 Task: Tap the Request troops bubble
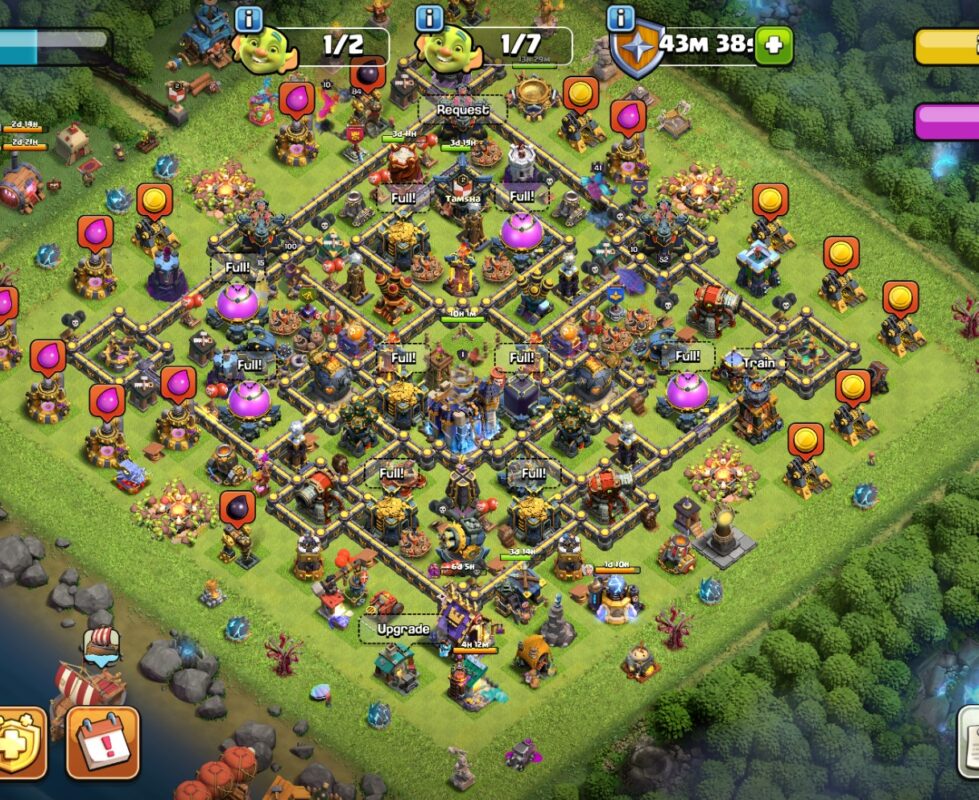(462, 109)
